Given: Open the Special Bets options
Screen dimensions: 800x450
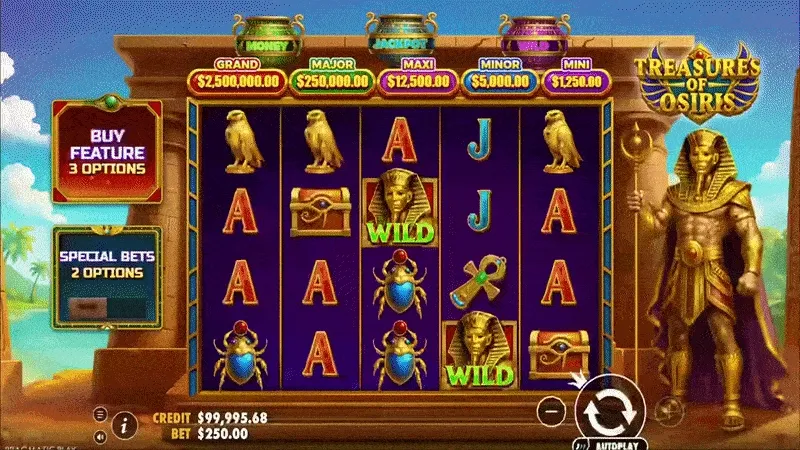Looking at the screenshot, I should pyautogui.click(x=106, y=272).
